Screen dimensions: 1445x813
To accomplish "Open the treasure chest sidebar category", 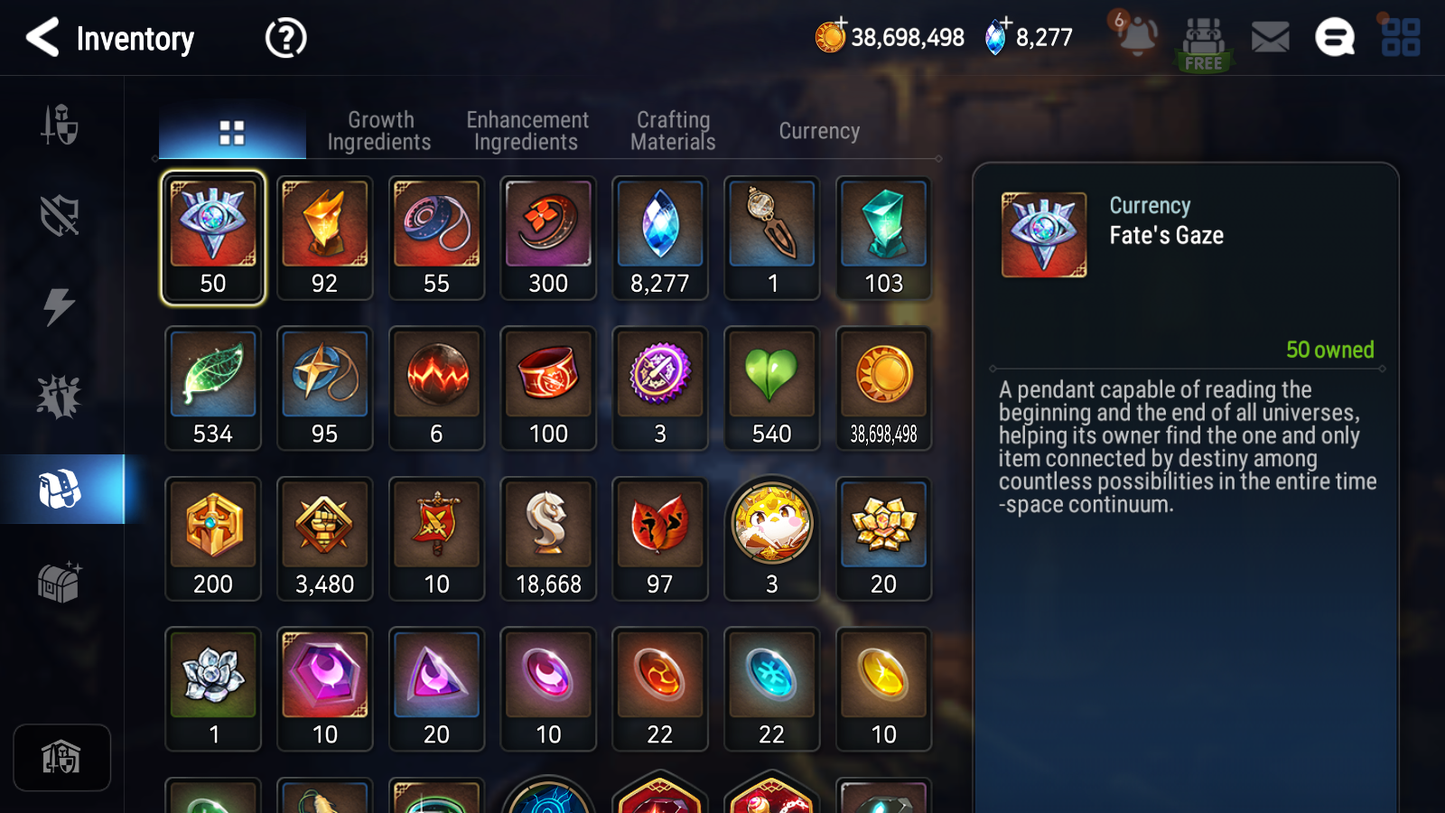I will pyautogui.click(x=60, y=582).
